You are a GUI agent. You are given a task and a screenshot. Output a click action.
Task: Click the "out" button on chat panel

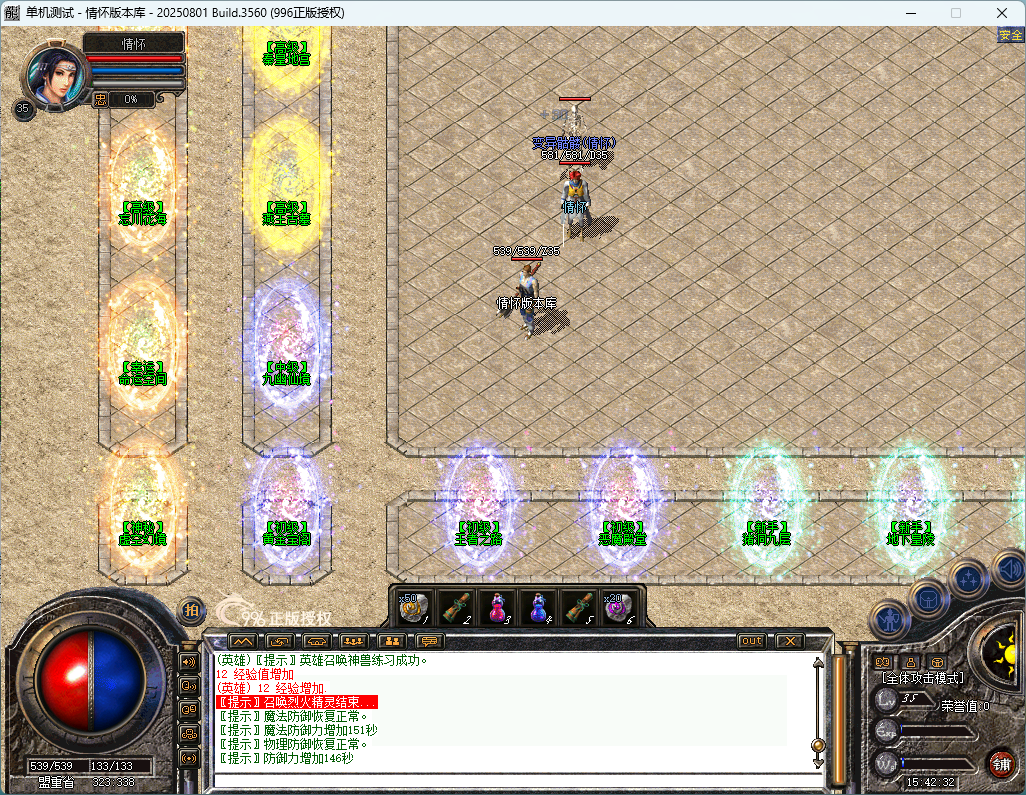click(752, 641)
